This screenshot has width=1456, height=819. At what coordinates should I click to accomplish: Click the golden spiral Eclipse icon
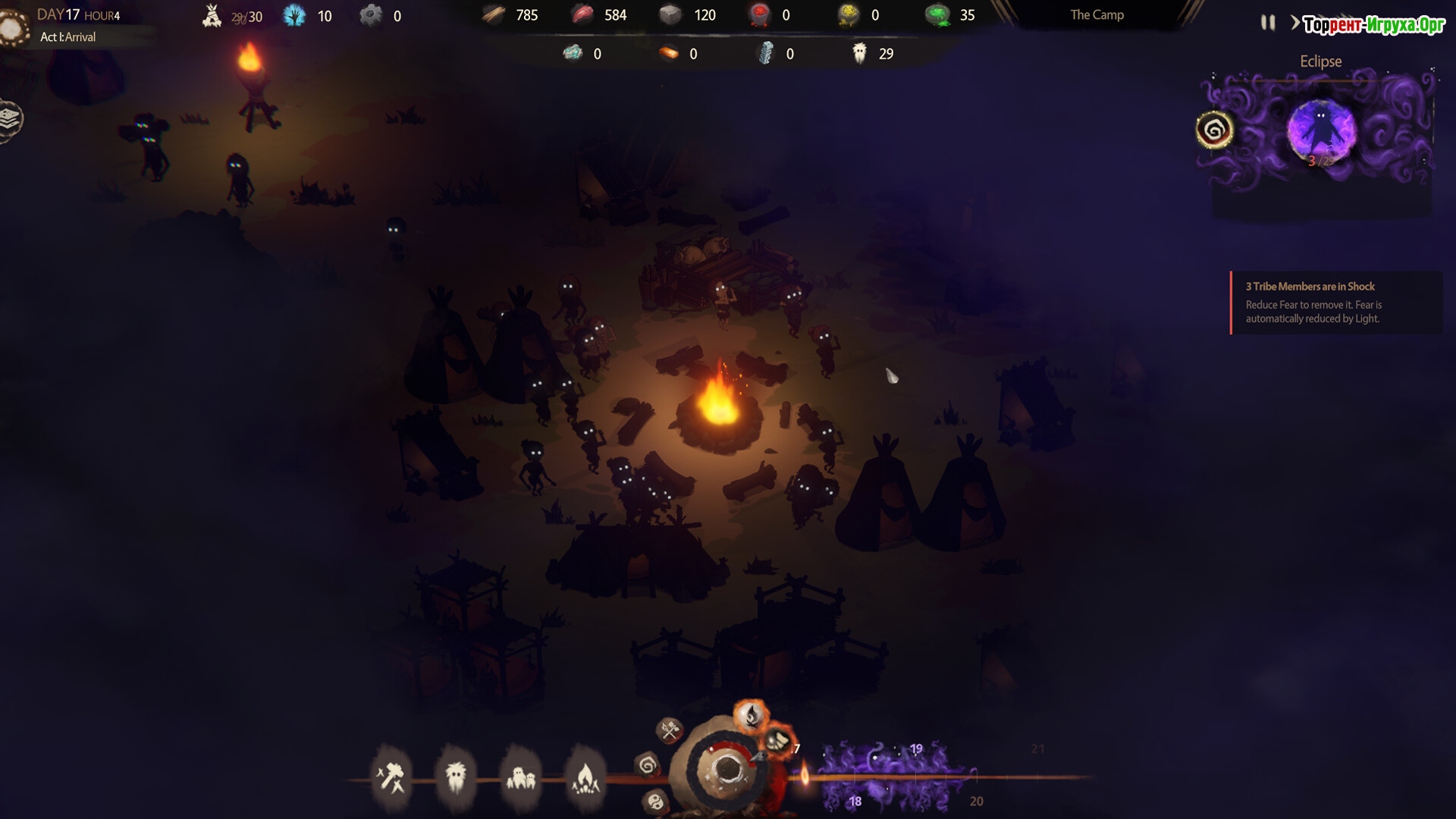(x=1214, y=130)
